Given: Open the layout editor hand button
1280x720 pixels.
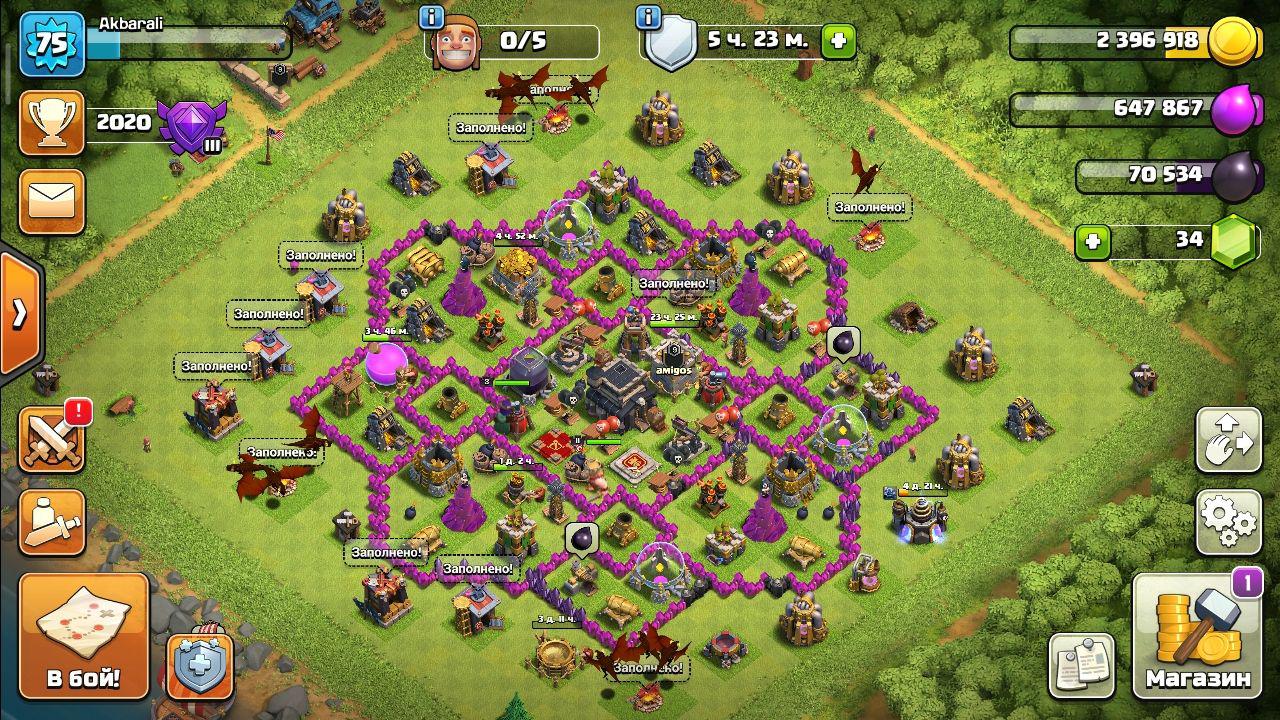Looking at the screenshot, I should coord(1228,440).
